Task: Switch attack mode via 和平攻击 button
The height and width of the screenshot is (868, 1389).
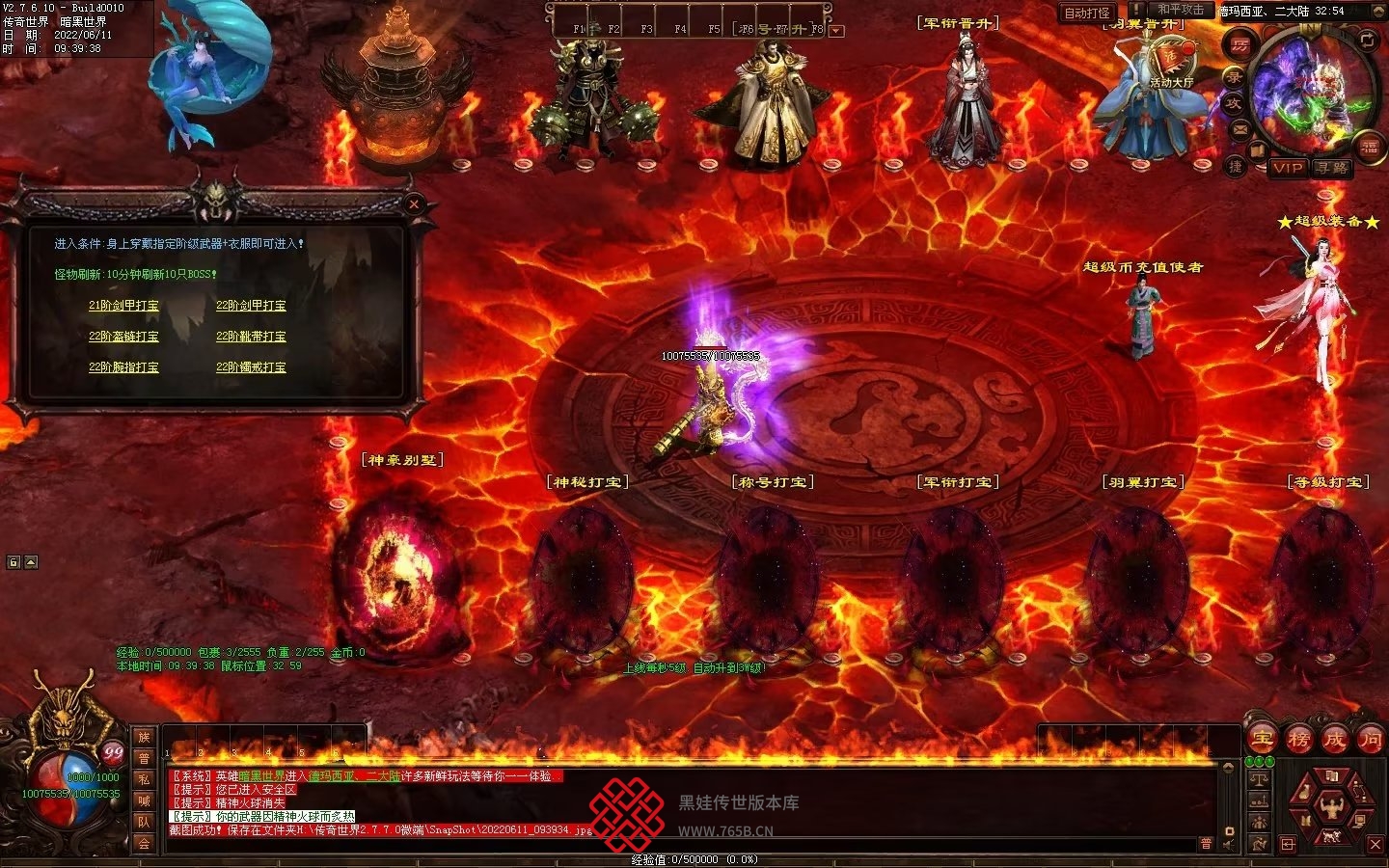Action: tap(1181, 11)
